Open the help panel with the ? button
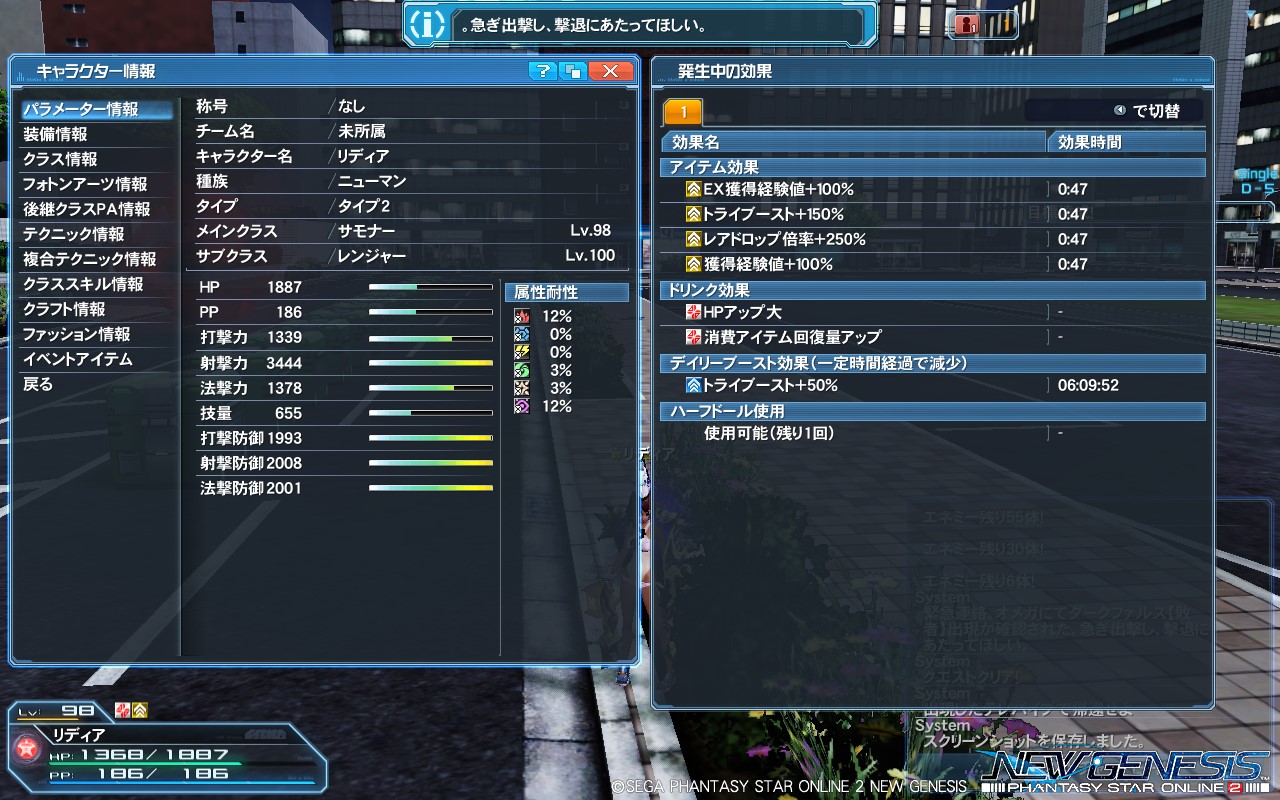The image size is (1280, 800). tap(545, 71)
